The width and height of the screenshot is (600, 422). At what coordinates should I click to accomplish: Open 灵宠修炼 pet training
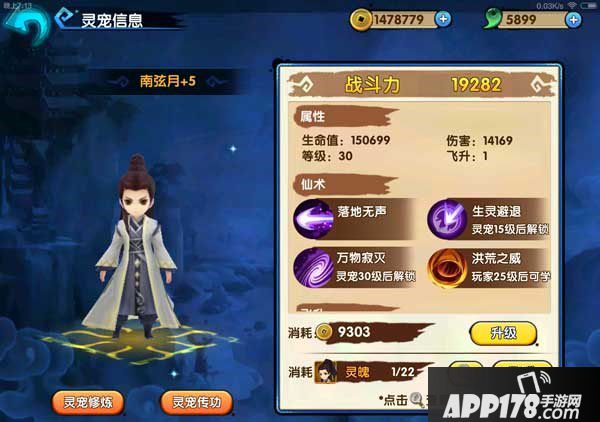tap(89, 402)
